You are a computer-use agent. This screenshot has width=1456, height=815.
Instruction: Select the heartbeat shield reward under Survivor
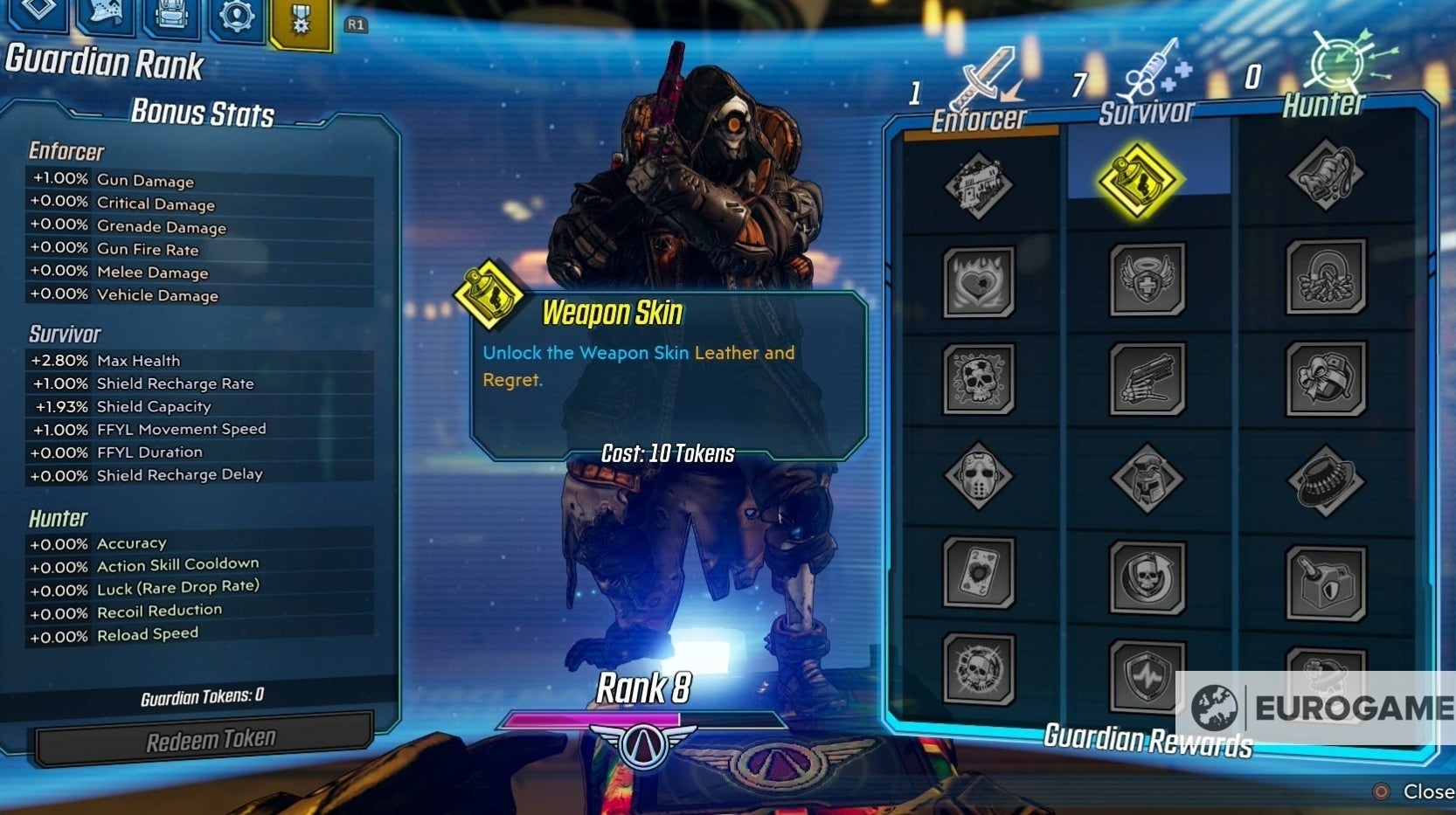(x=1147, y=673)
